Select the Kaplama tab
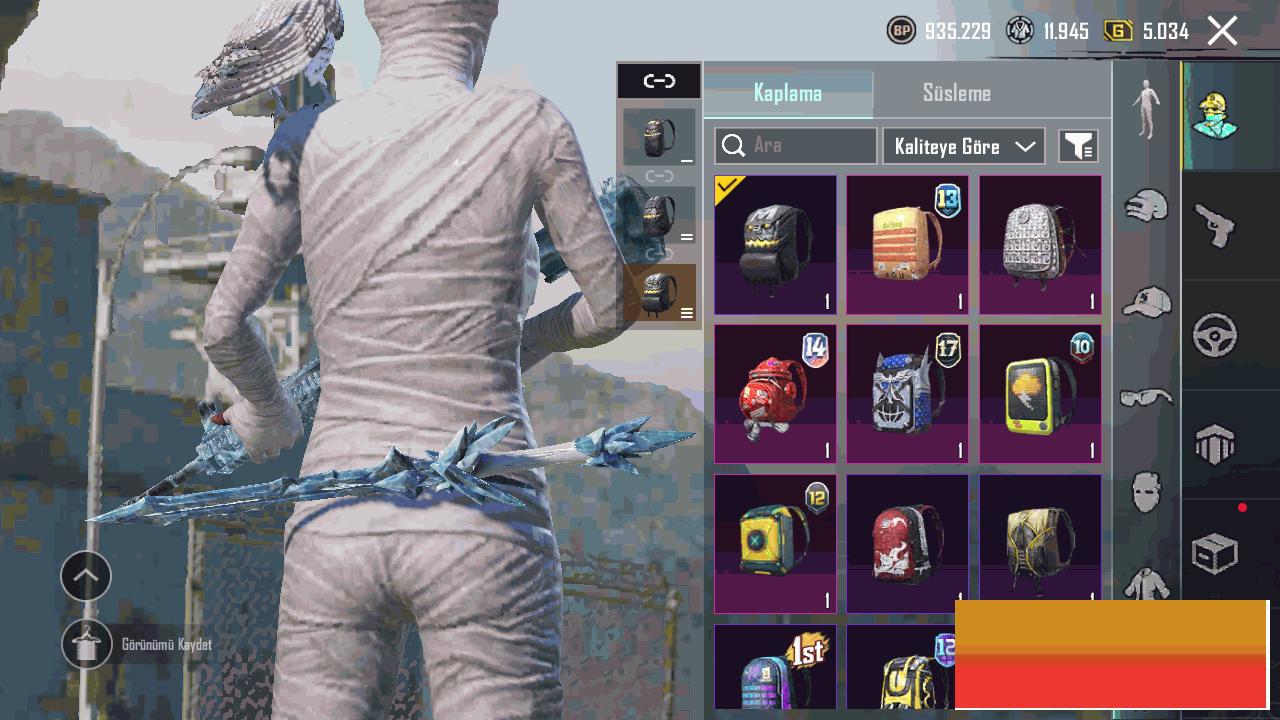This screenshot has width=1280, height=720. [788, 93]
